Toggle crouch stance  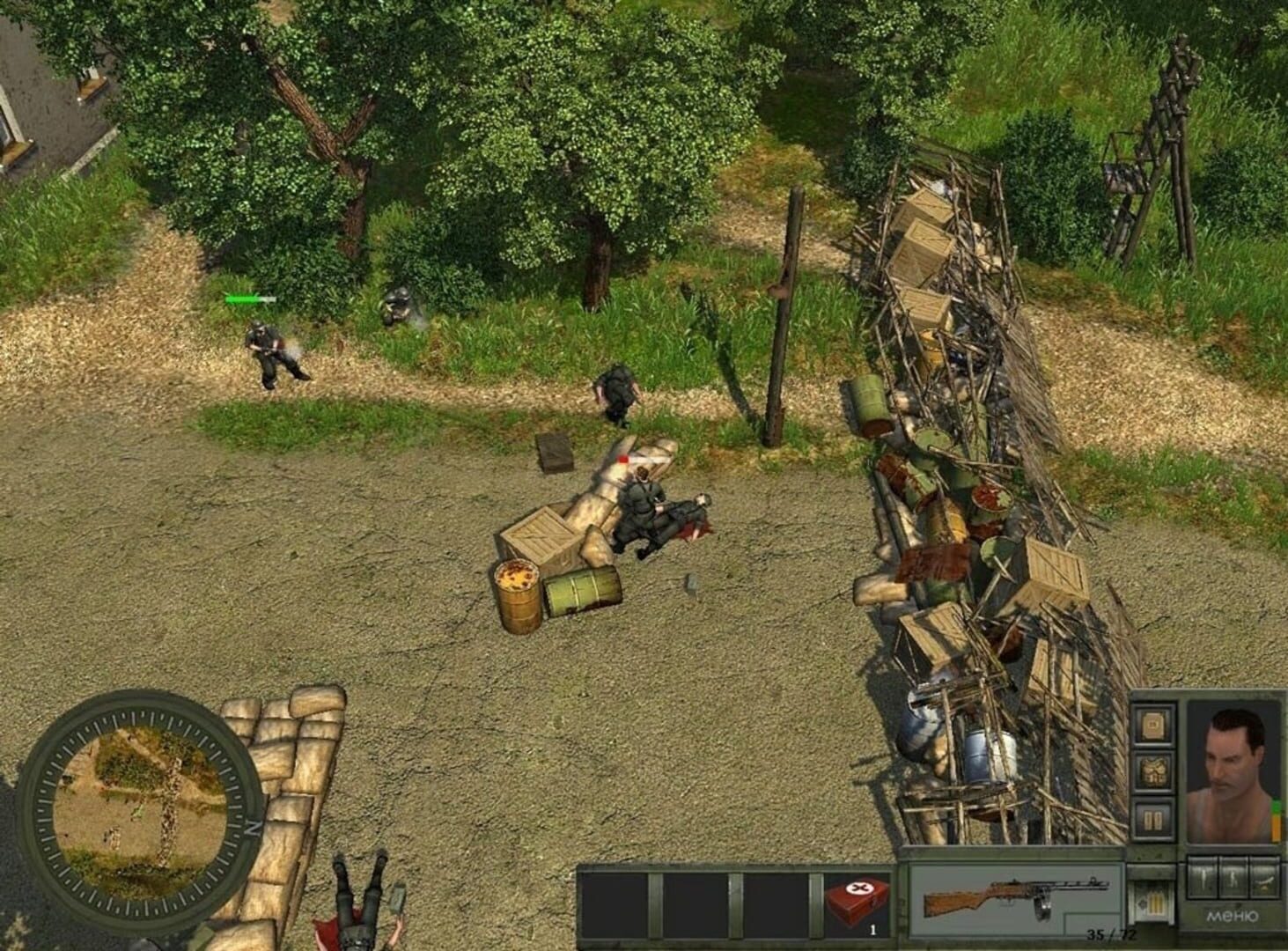[x=1233, y=878]
